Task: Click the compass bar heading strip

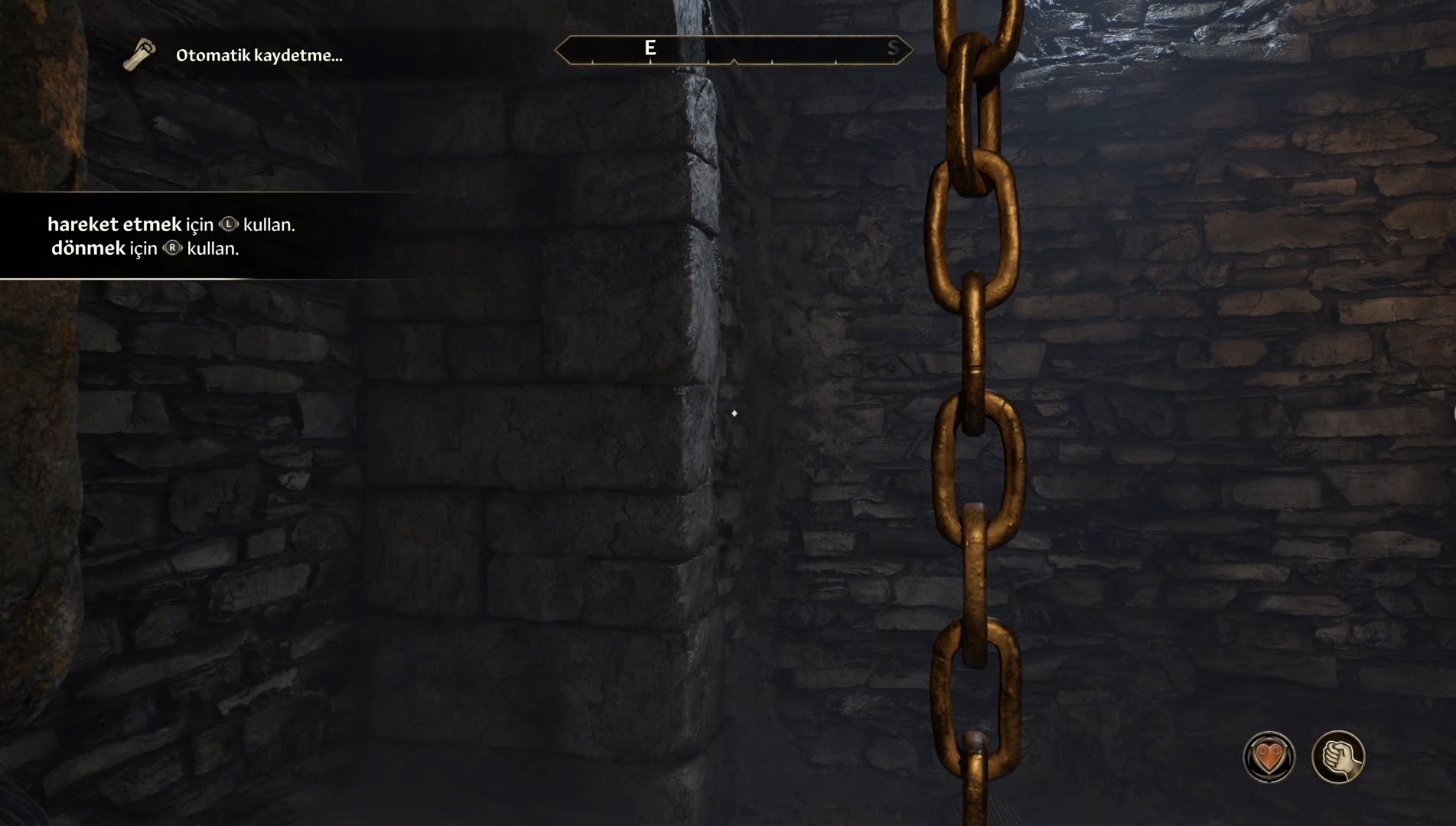Action: 733,50
